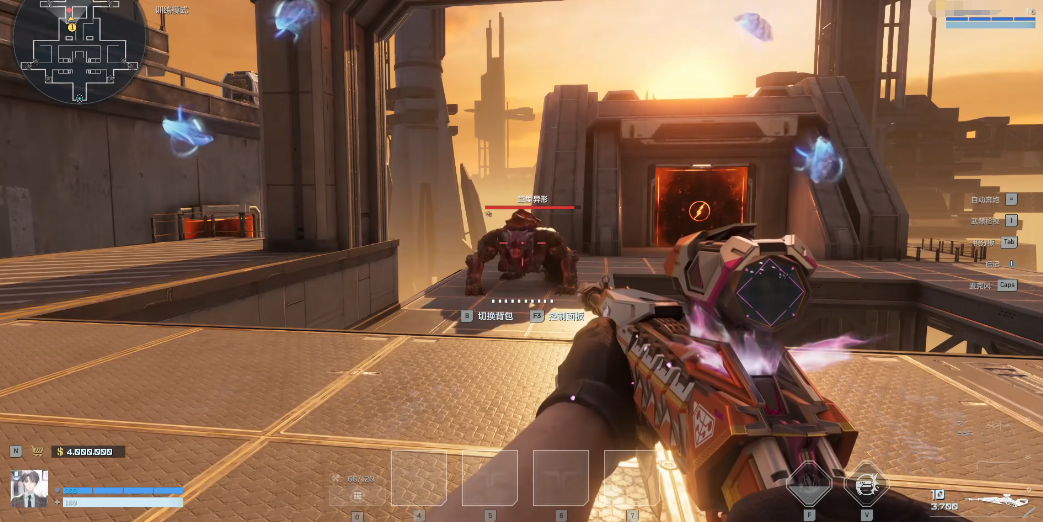Open the backpack grid icon
The image size is (1043, 522).
pos(357,495)
